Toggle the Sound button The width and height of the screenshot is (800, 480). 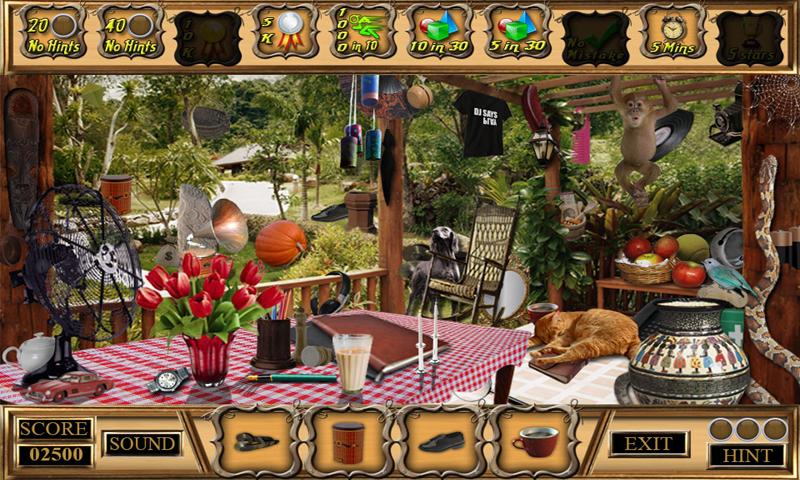[x=142, y=443]
